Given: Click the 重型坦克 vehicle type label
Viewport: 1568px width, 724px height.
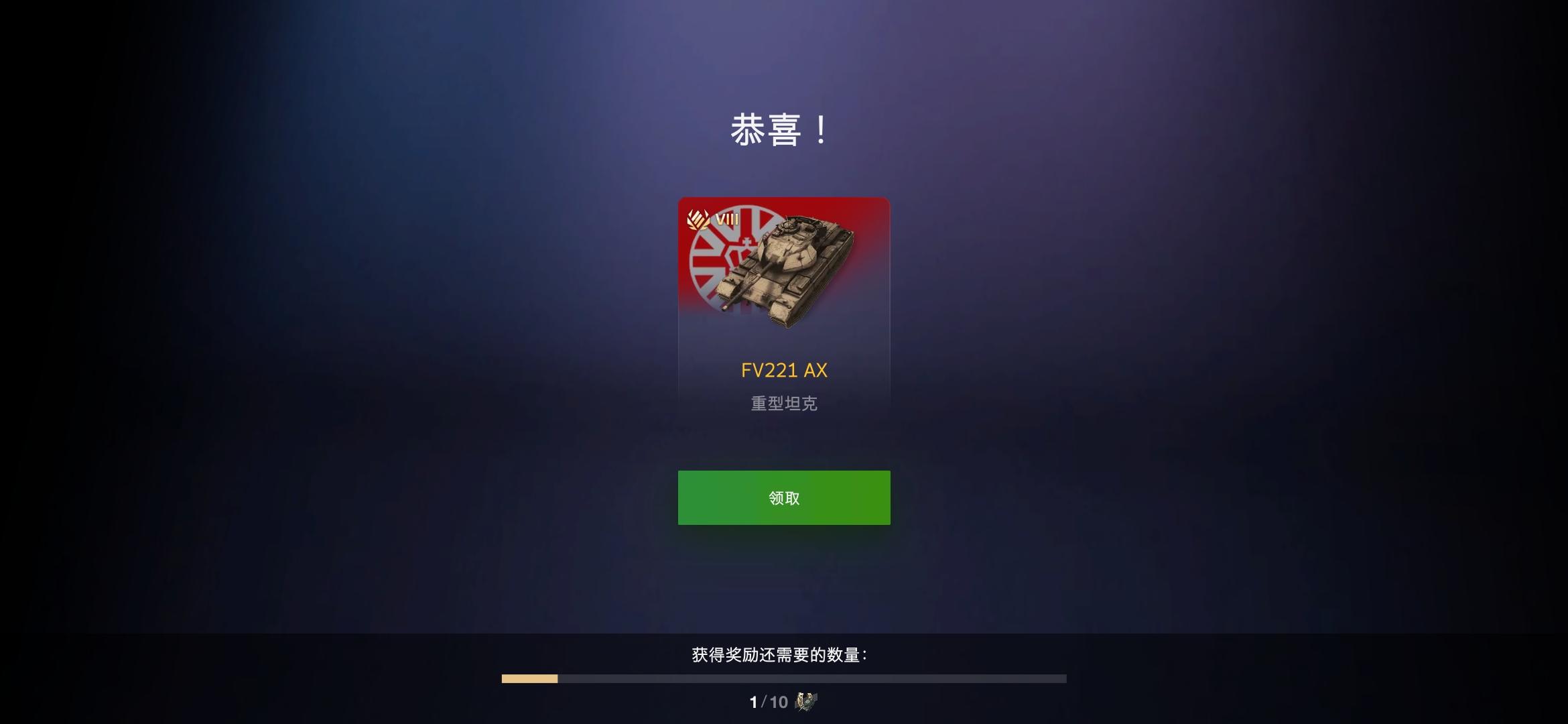Looking at the screenshot, I should 784,403.
